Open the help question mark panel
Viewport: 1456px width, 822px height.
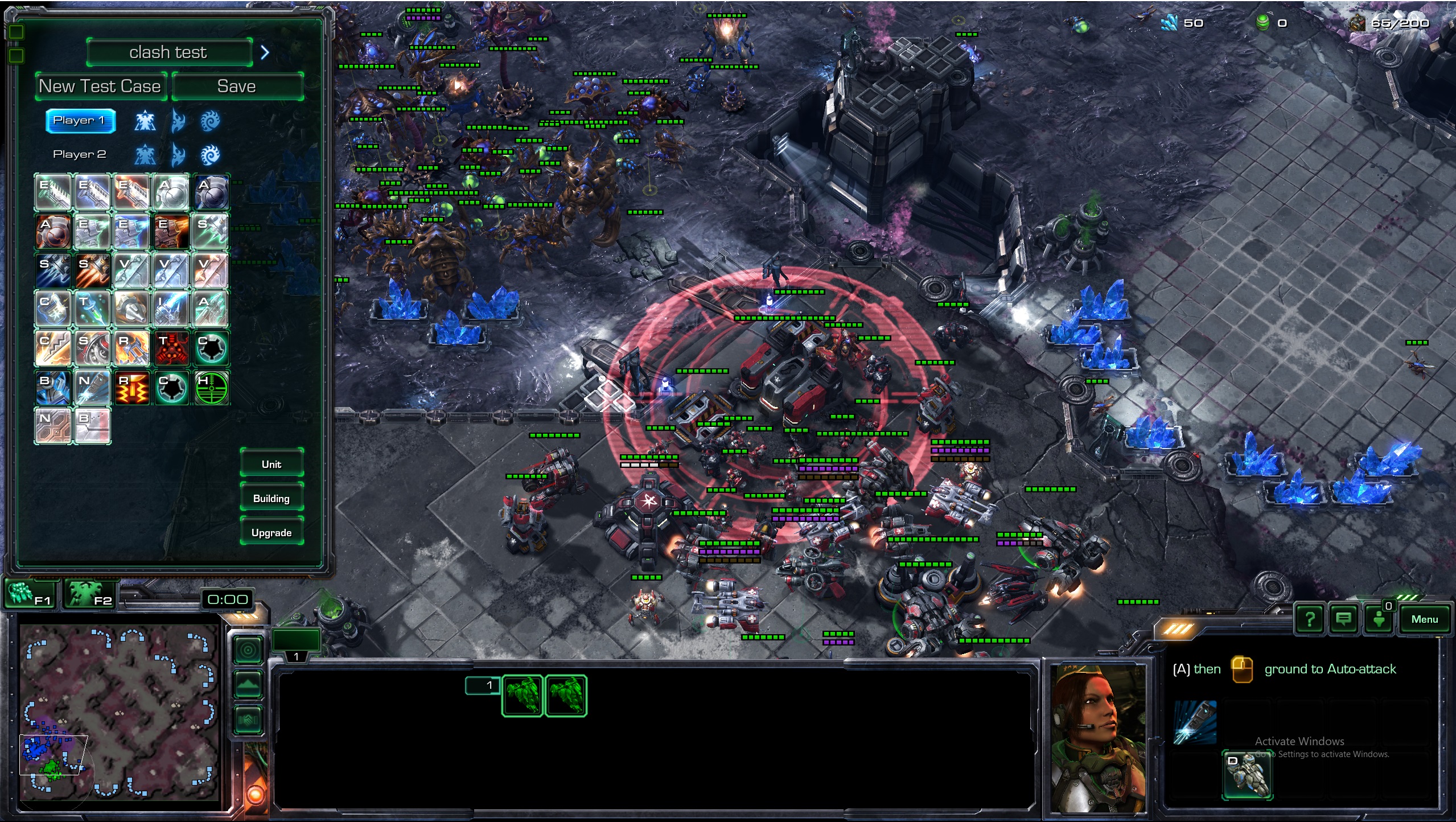click(x=1310, y=619)
